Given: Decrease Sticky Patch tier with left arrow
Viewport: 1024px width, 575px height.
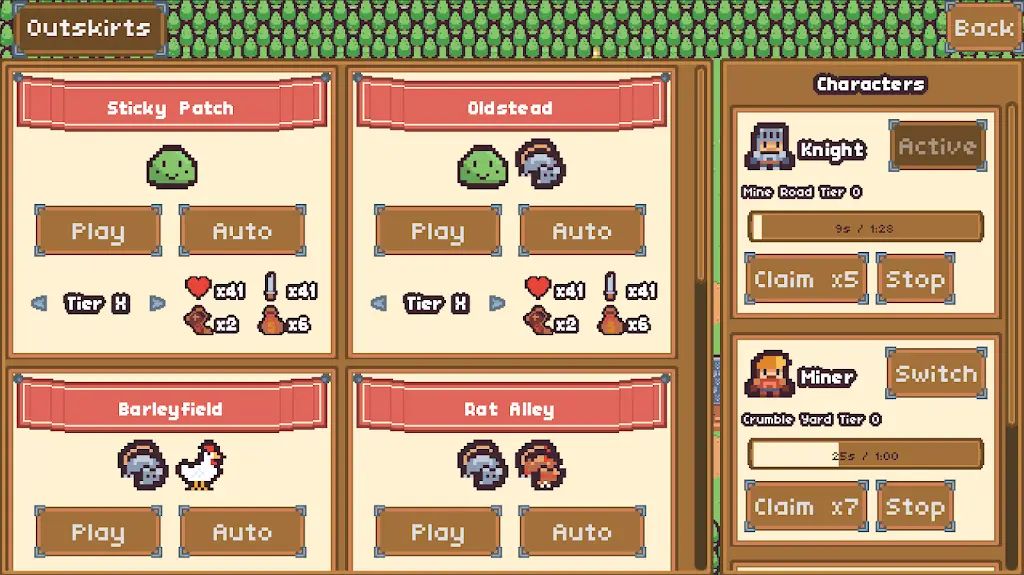Looking at the screenshot, I should pyautogui.click(x=39, y=303).
